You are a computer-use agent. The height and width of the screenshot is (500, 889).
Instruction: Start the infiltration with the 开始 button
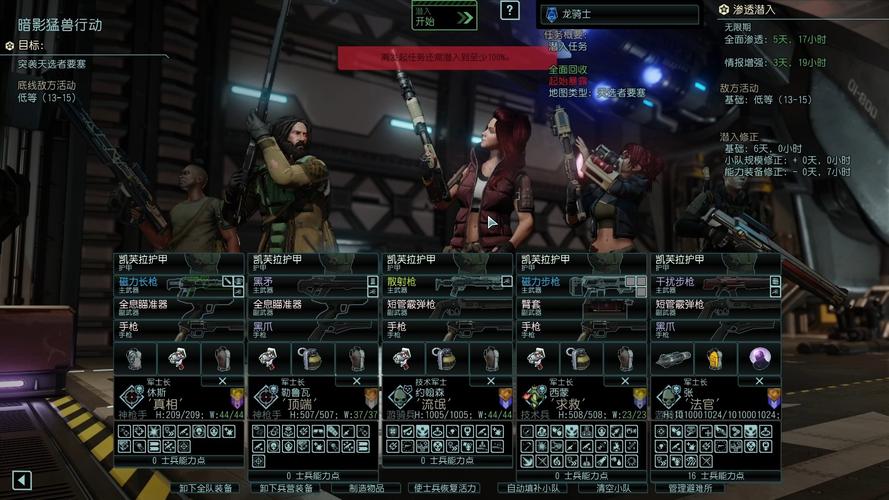click(x=444, y=16)
